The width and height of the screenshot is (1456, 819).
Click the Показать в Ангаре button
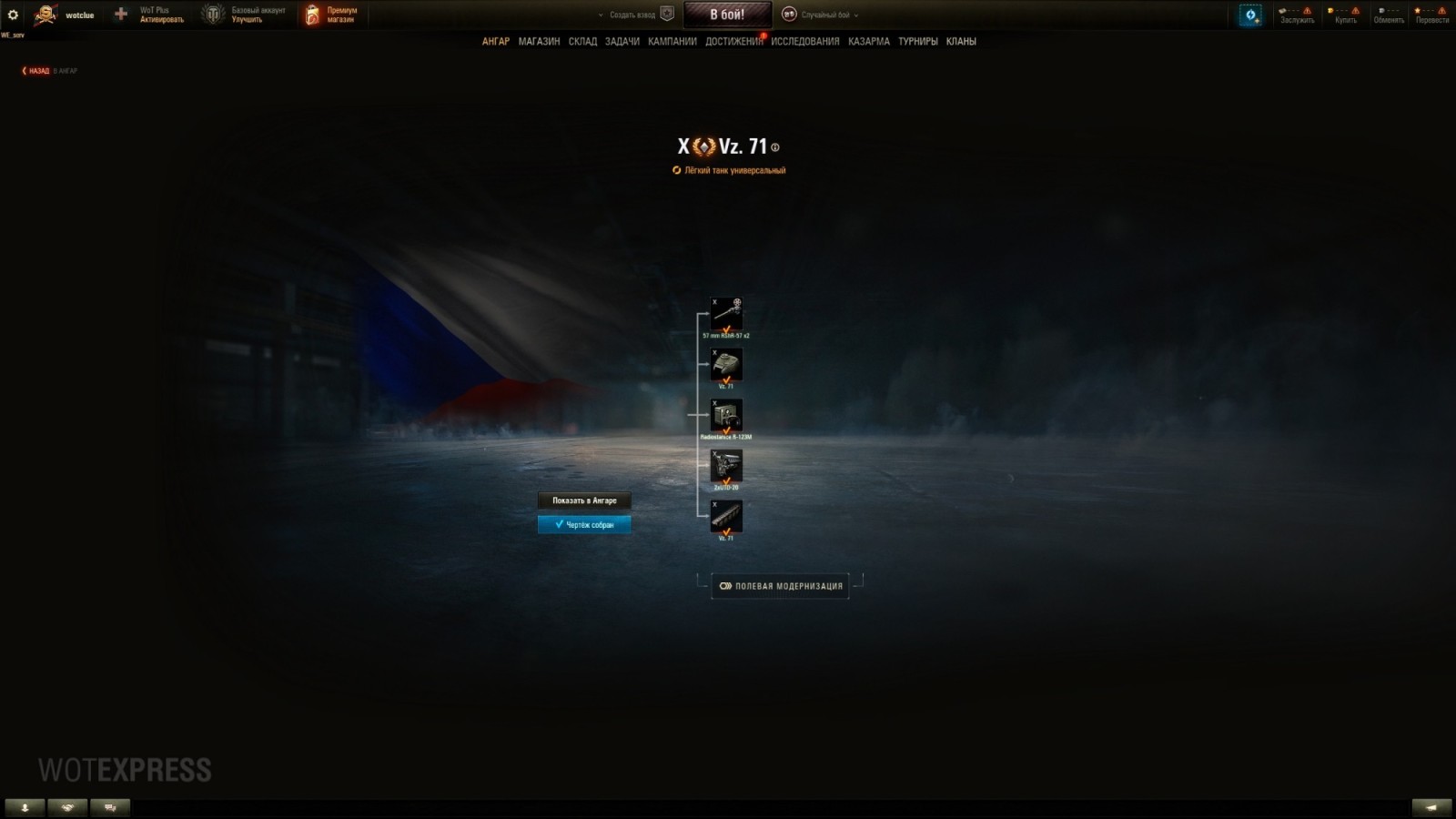(583, 500)
